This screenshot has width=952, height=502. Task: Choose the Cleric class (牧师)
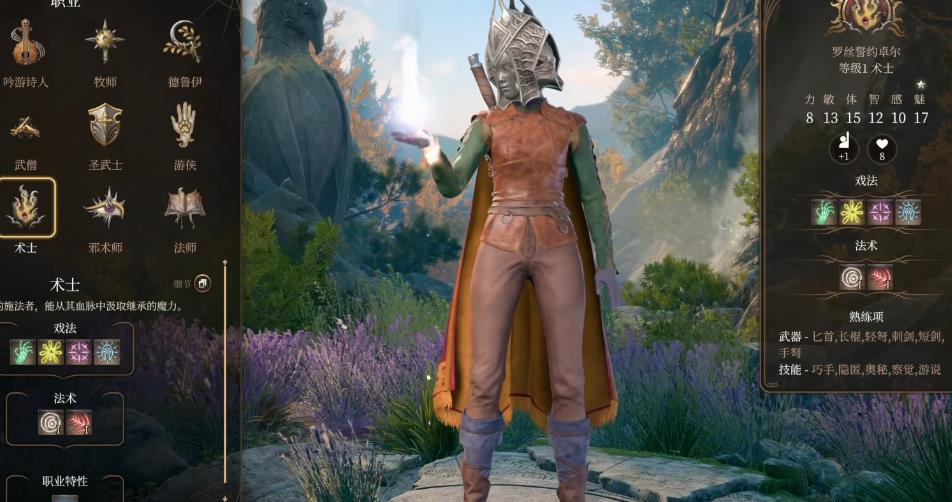click(x=104, y=44)
